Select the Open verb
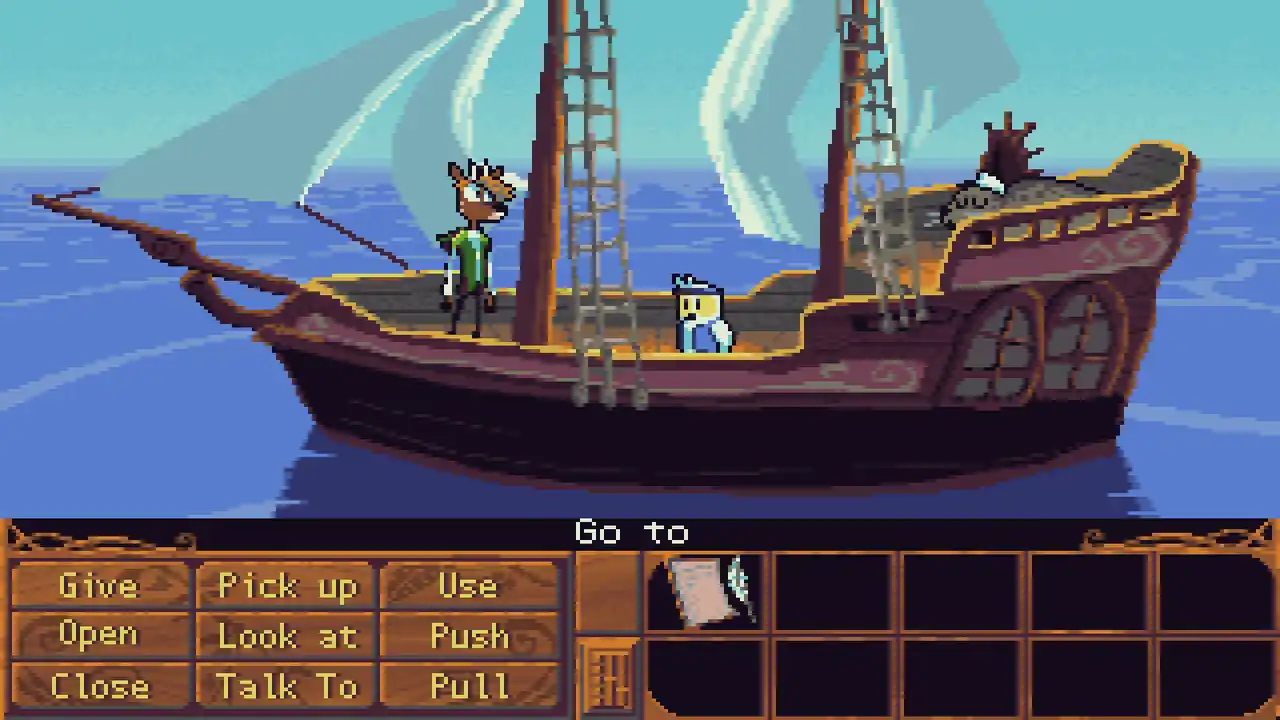Screen dimensions: 1280x720 [98, 635]
